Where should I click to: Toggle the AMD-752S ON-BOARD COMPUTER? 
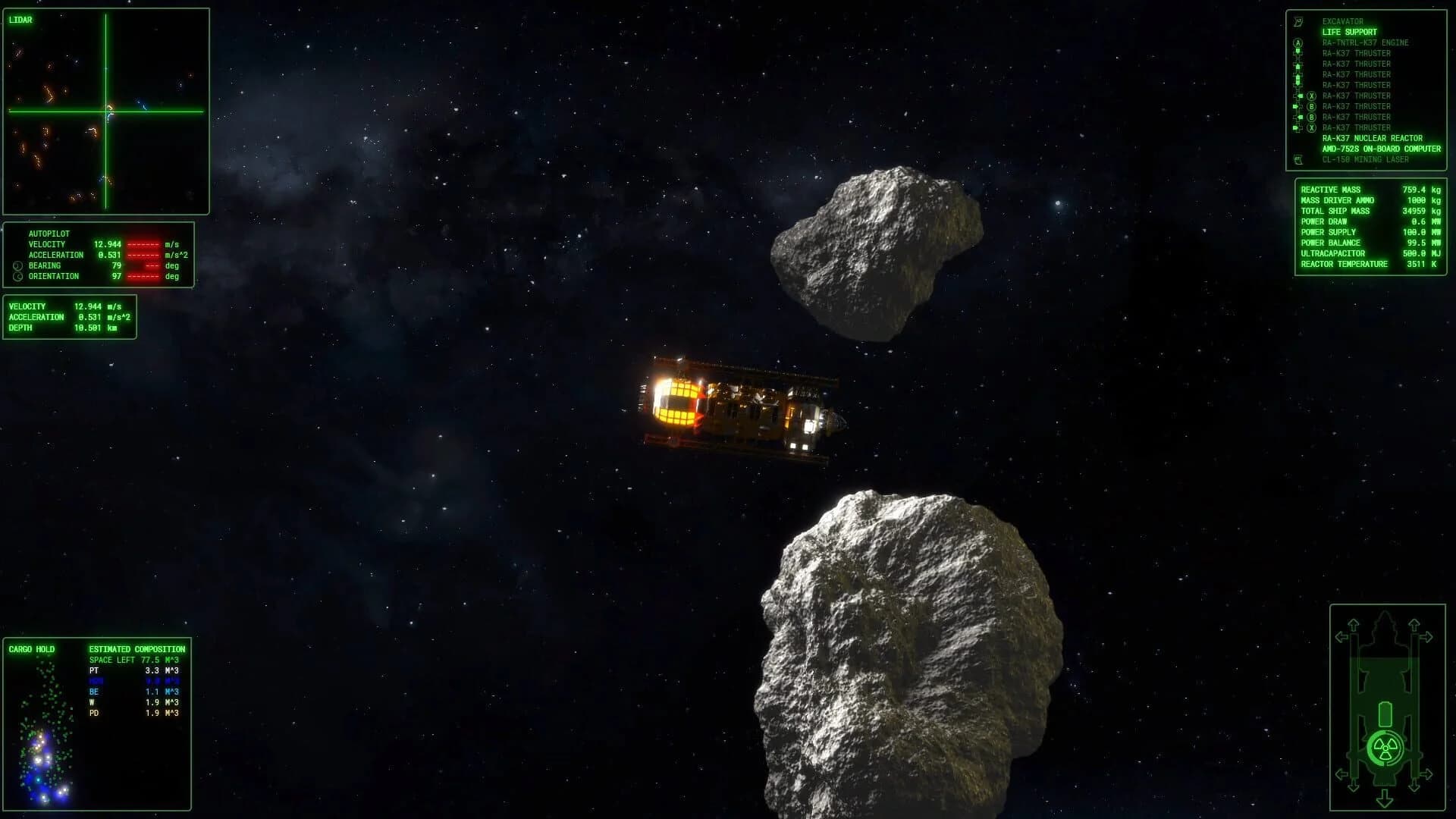pos(1380,149)
